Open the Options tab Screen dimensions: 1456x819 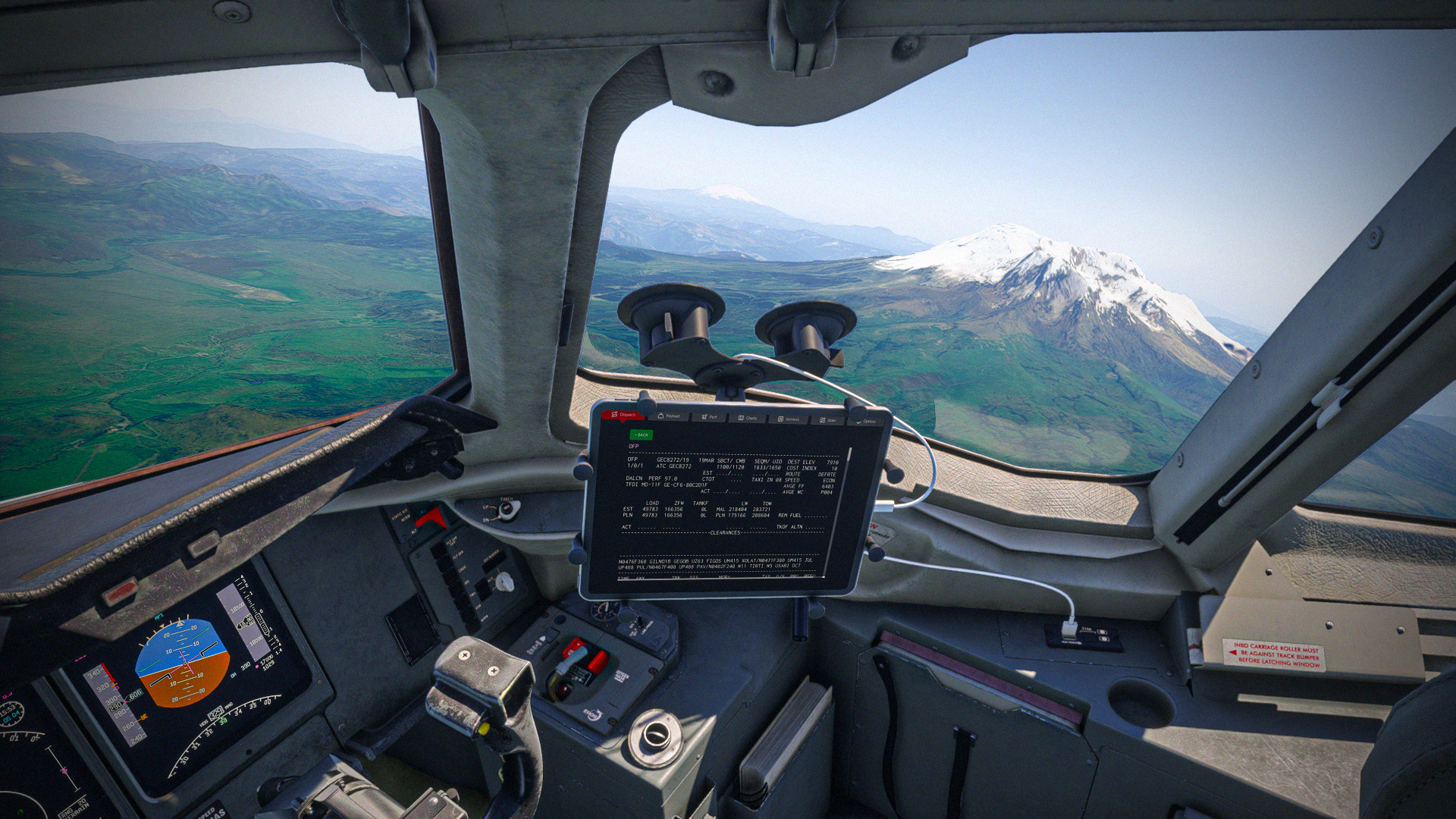coord(866,421)
